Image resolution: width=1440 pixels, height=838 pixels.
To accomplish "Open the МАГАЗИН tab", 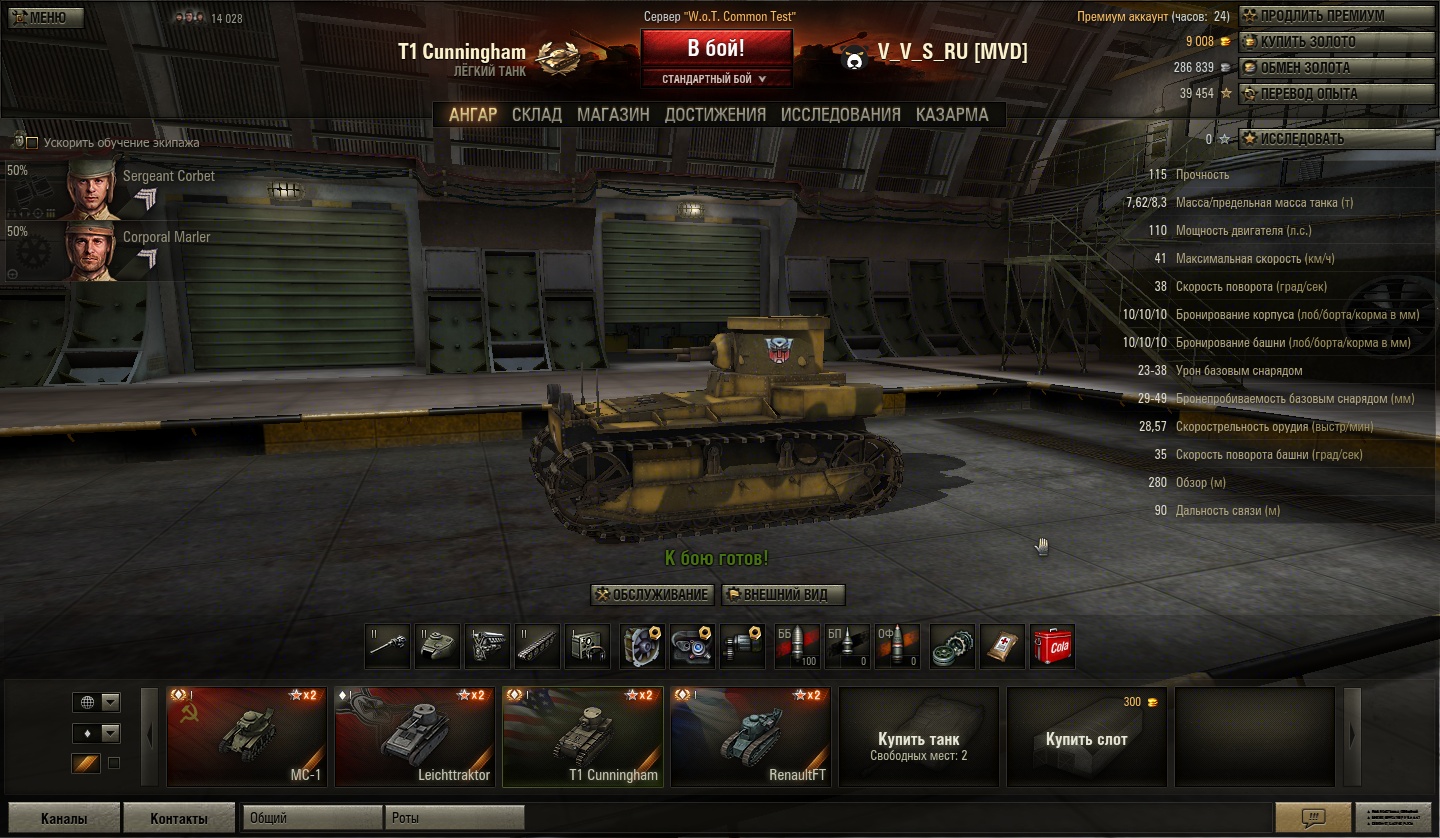I will coord(613,115).
